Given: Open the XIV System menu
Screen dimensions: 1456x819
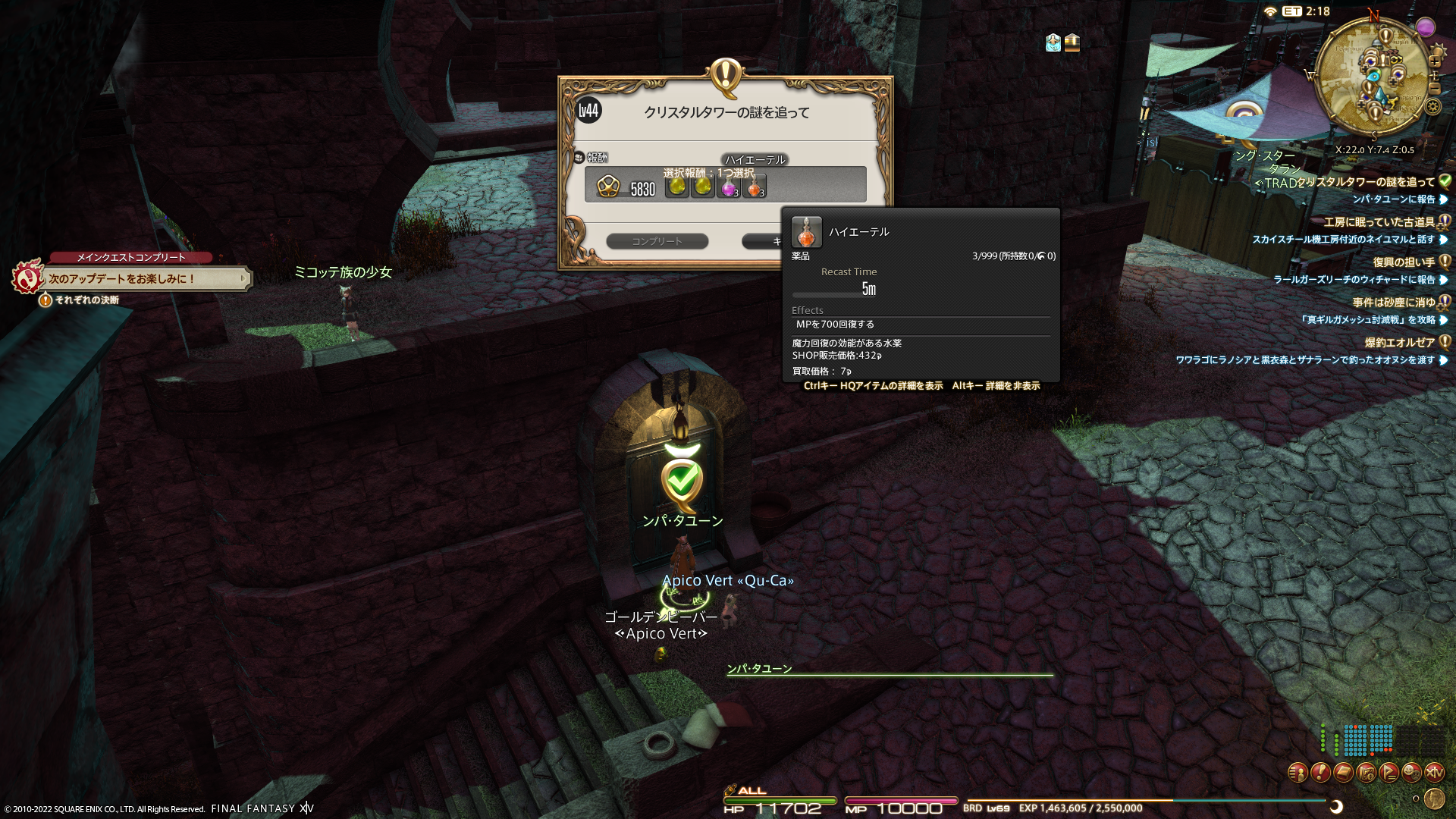Looking at the screenshot, I should click(x=1434, y=773).
